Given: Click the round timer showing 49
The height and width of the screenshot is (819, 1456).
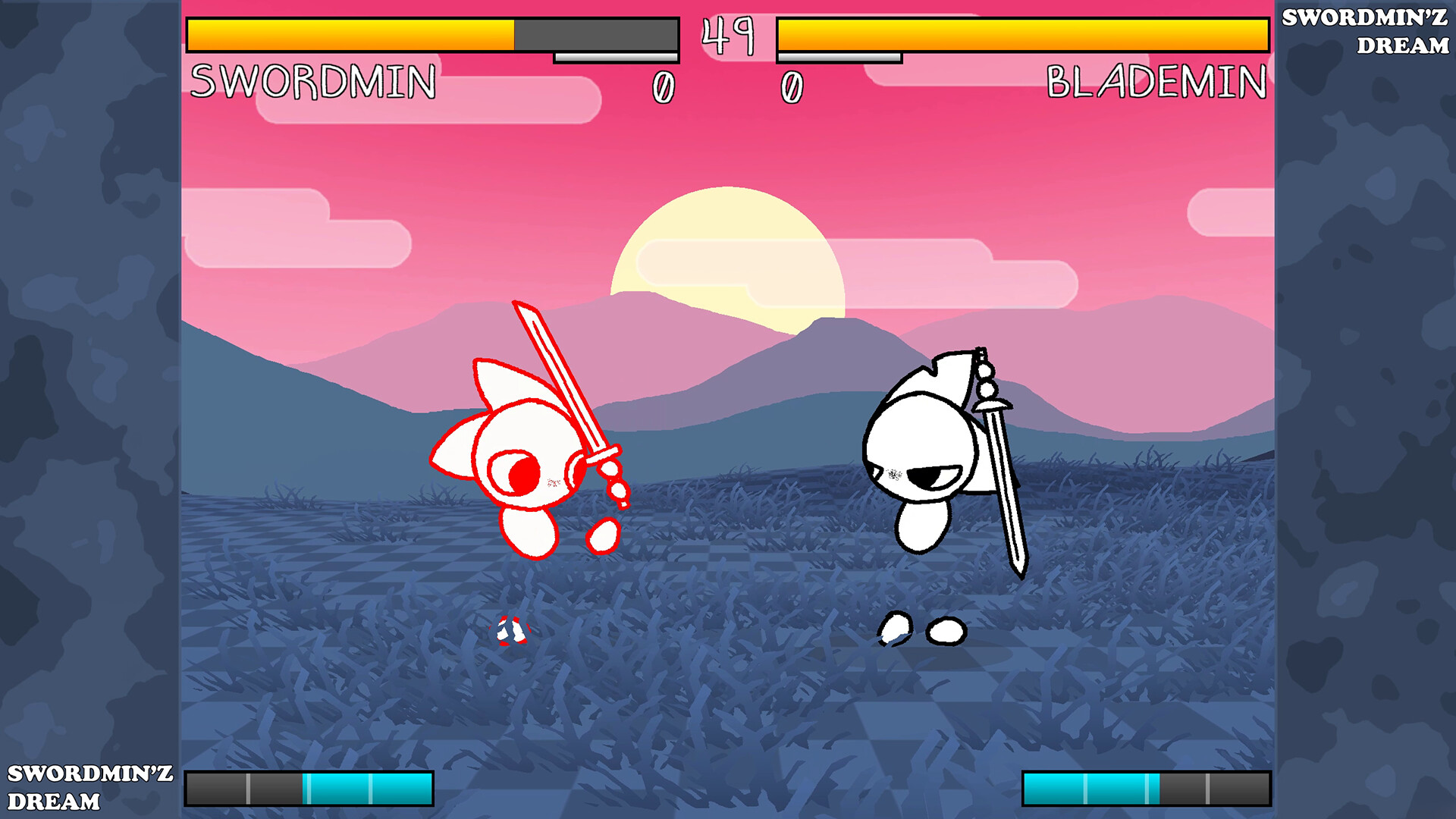Looking at the screenshot, I should pyautogui.click(x=726, y=34).
